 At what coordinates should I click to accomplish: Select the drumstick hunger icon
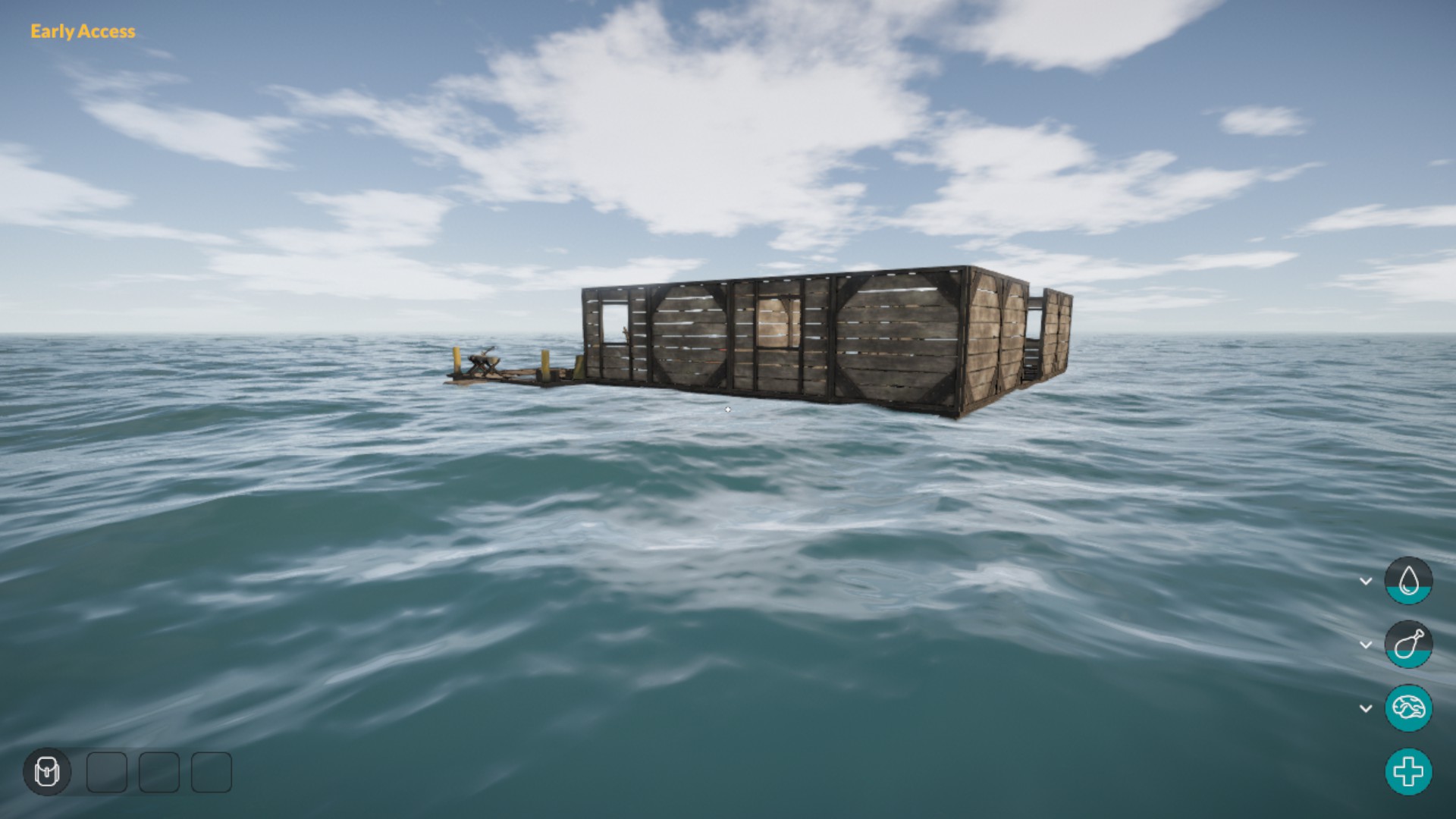pyautogui.click(x=1408, y=645)
